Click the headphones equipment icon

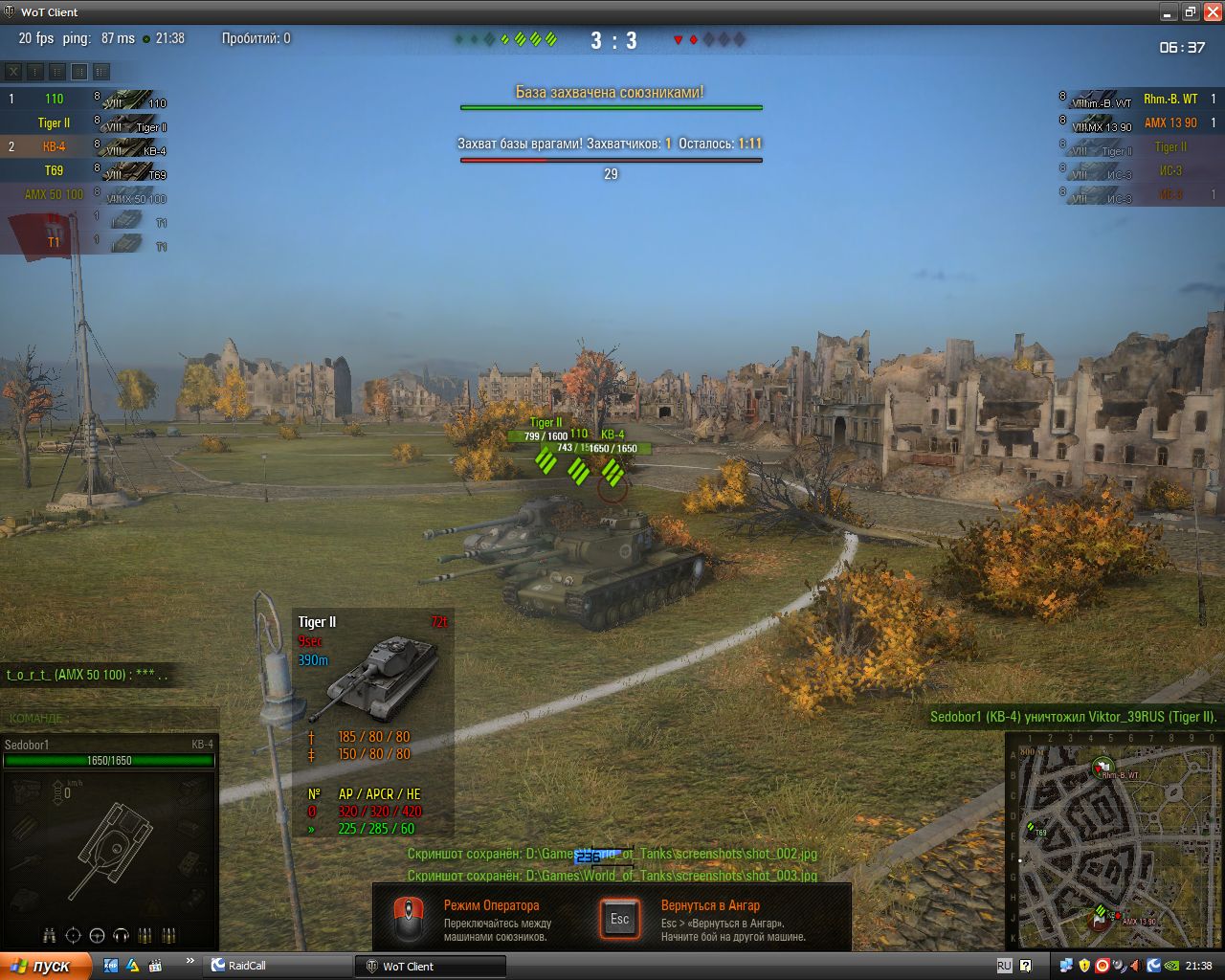click(121, 935)
